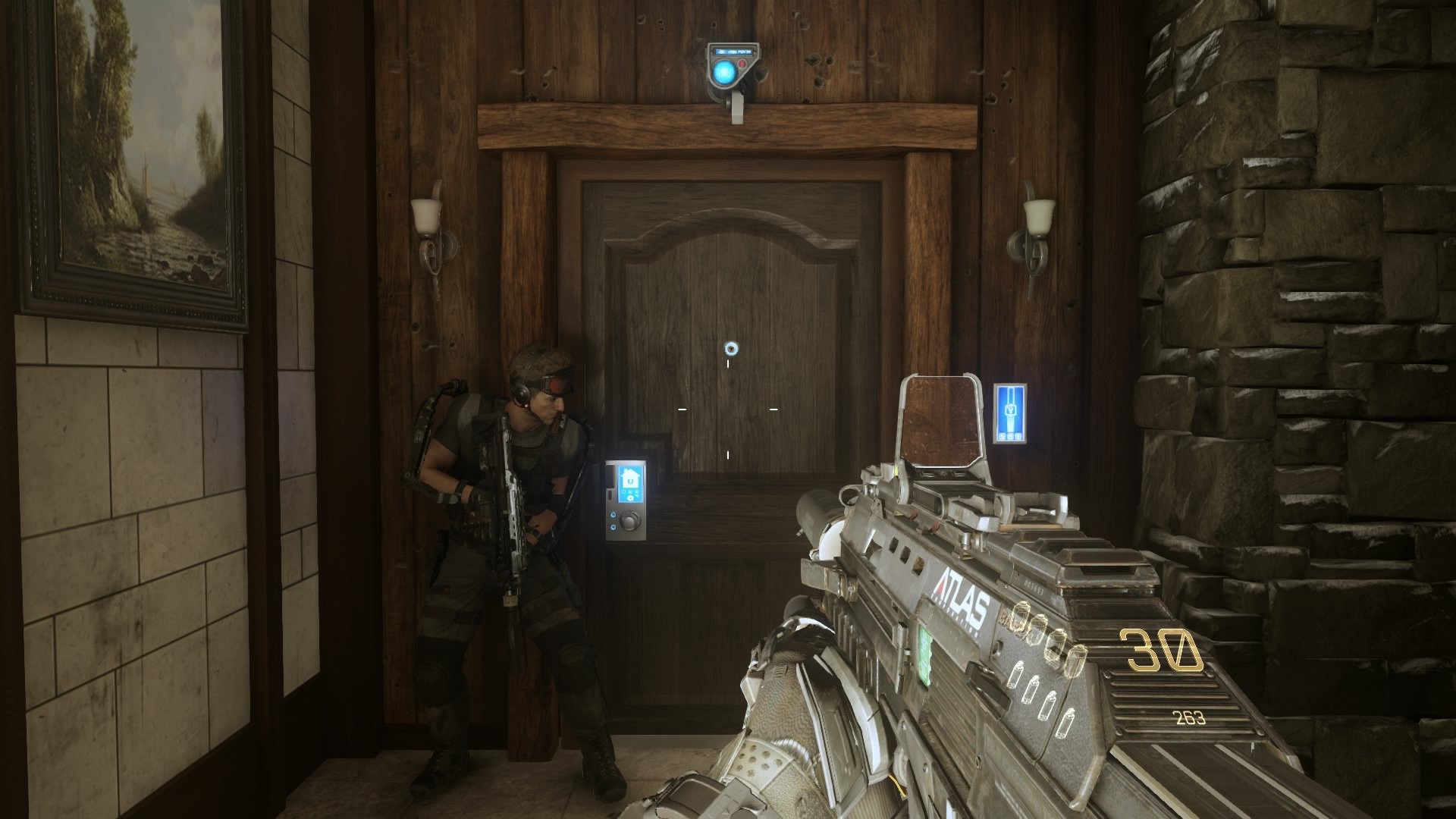Screen dimensions: 1456x819
Task: Click the camera's digital status readout screen
Action: [x=734, y=52]
